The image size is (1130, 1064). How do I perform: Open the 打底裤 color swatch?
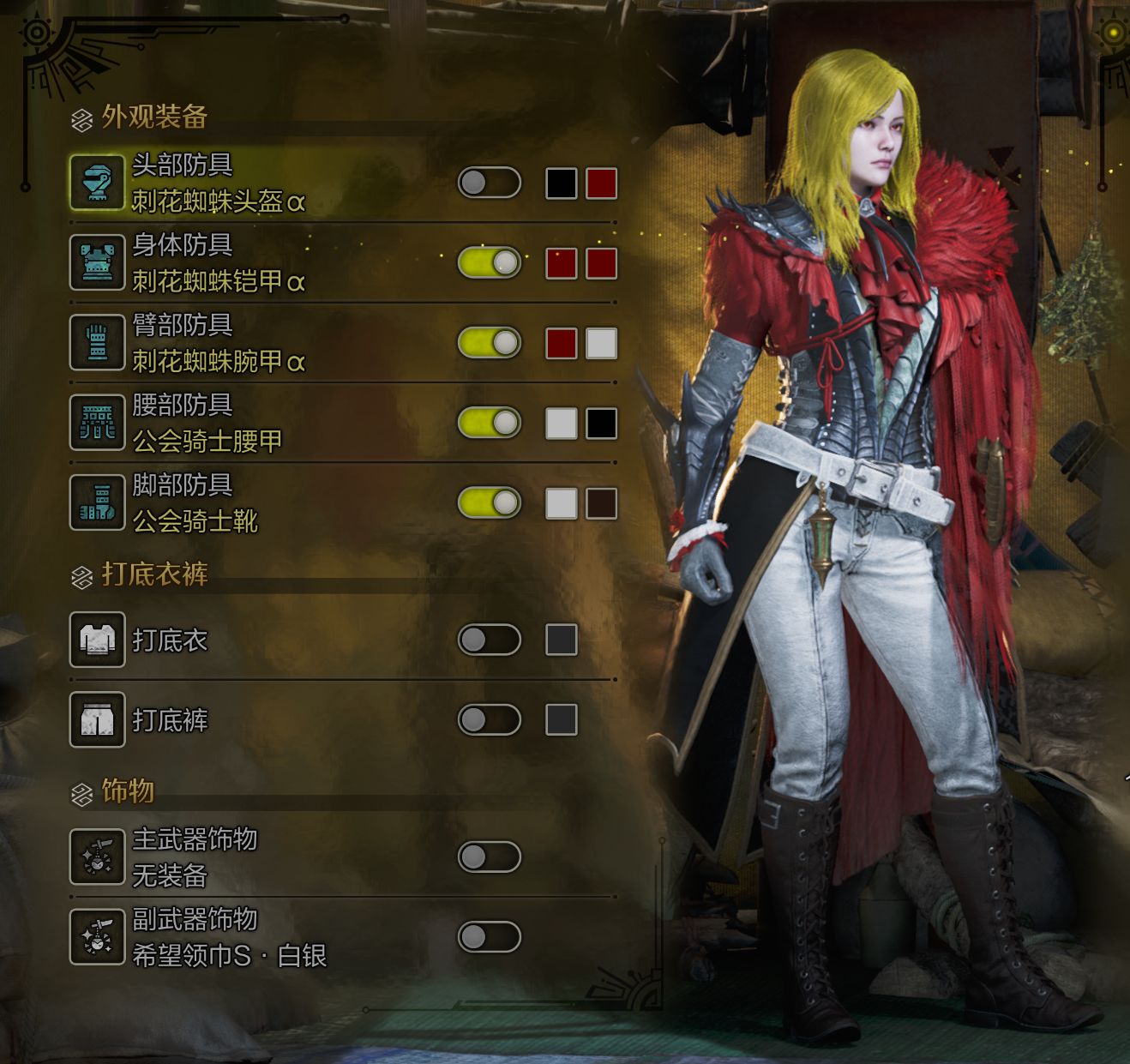pyautogui.click(x=562, y=719)
